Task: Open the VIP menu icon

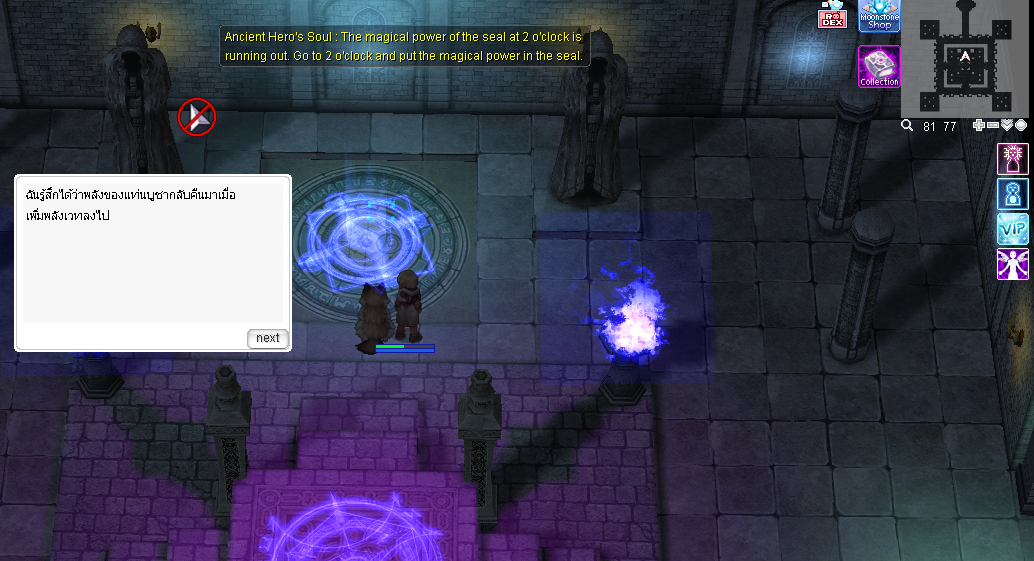Action: 1012,229
